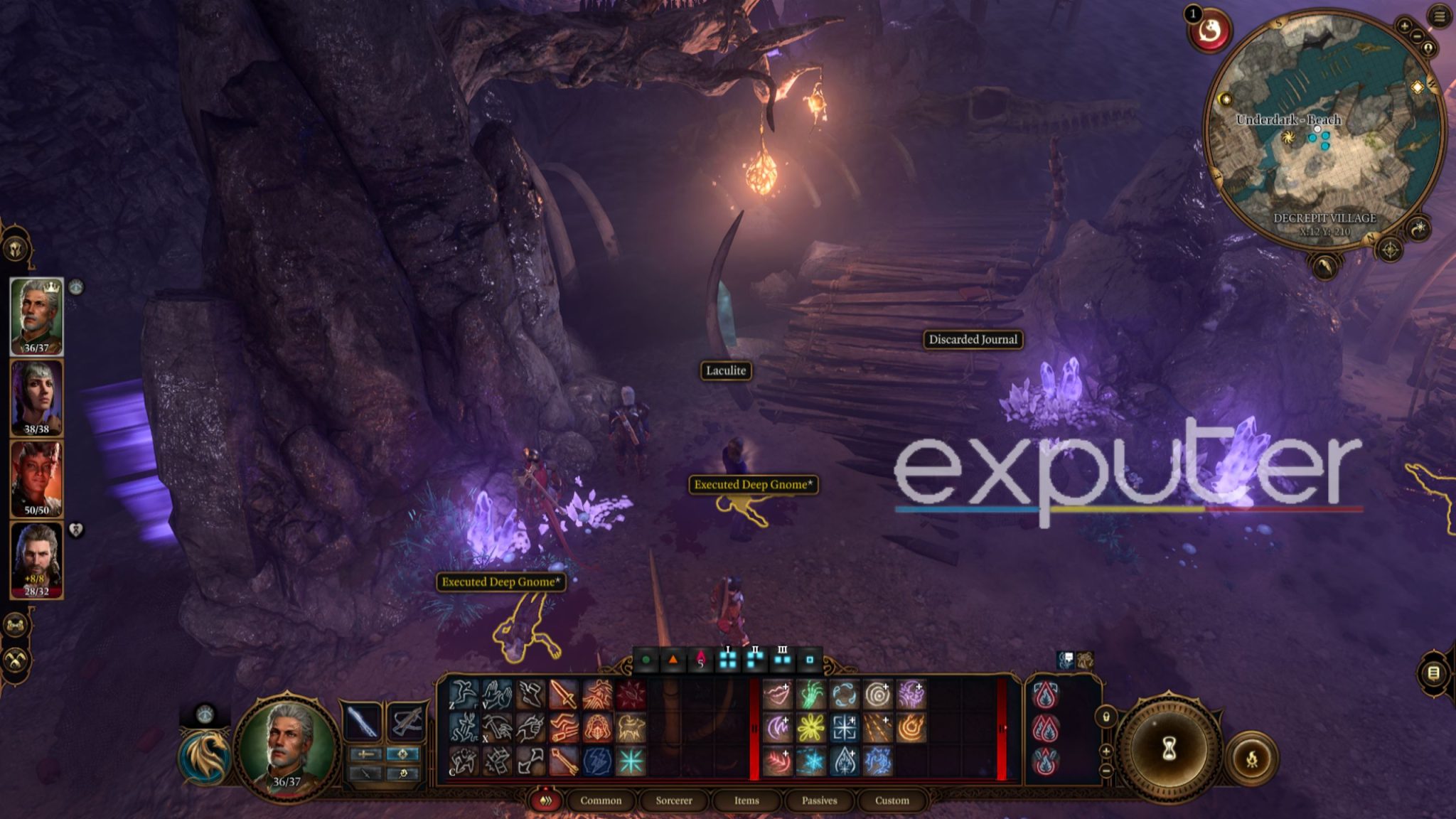Image resolution: width=1456 pixels, height=819 pixels.
Task: Select the equipped crossbow ranged weapon slot
Action: pos(405,722)
